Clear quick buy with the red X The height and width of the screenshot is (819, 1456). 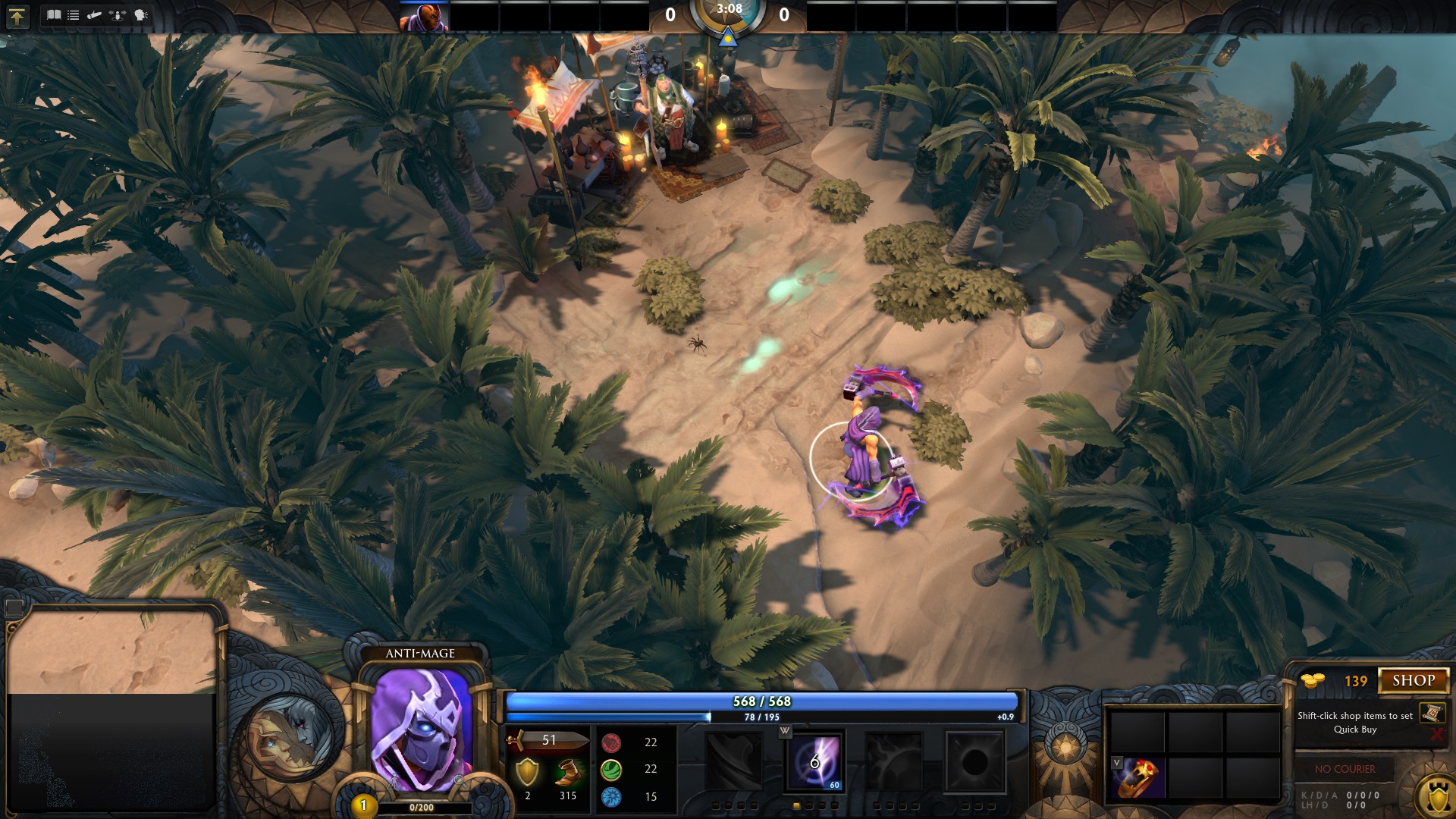pos(1436,734)
